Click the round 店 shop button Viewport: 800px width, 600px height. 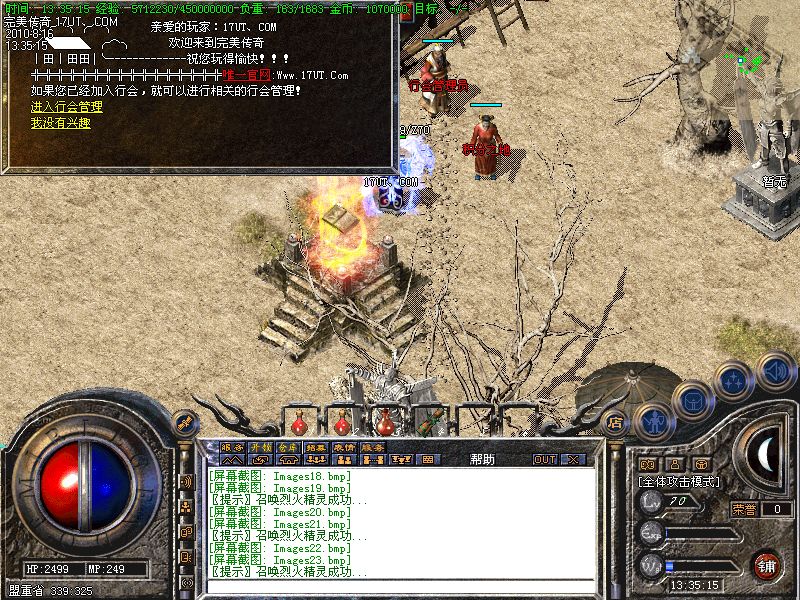616,422
